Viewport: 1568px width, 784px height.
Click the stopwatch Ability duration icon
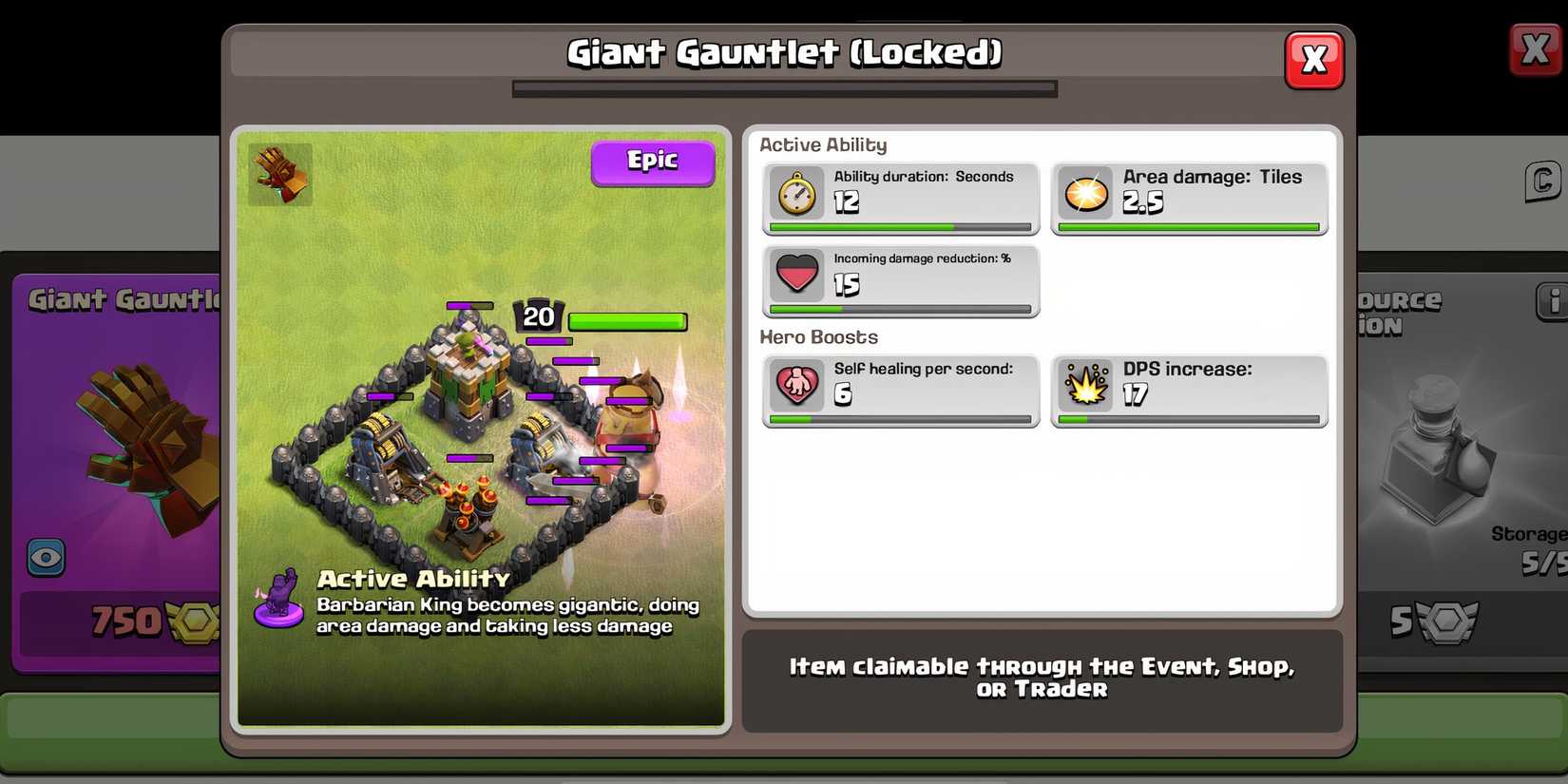point(796,193)
